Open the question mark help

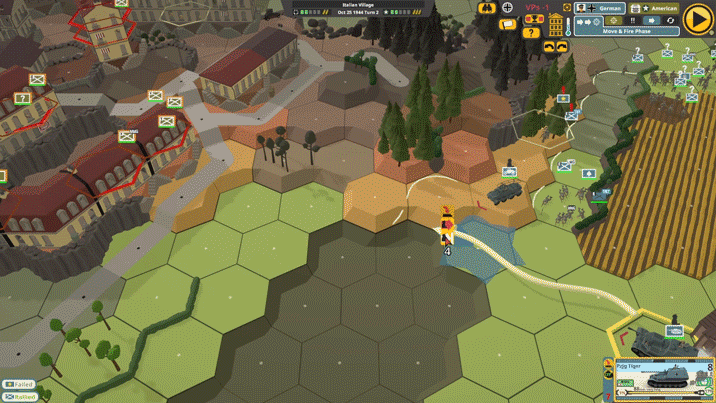[x=531, y=33]
